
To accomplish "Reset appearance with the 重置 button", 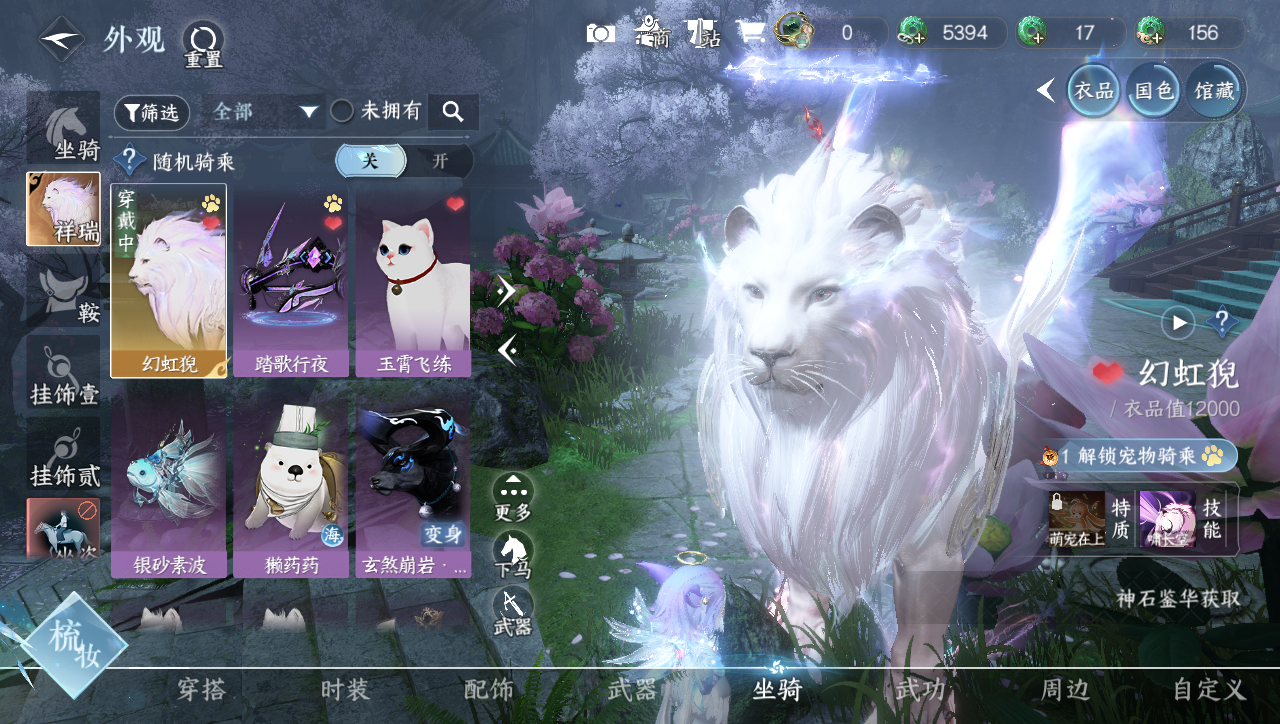I will [x=203, y=43].
